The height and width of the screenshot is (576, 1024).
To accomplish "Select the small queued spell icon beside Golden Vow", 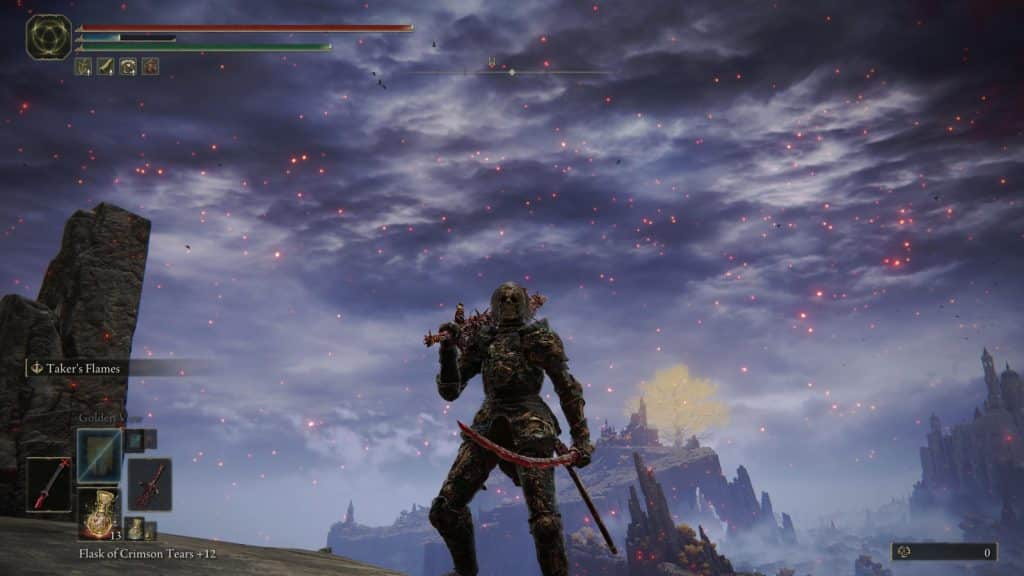I will click(134, 439).
